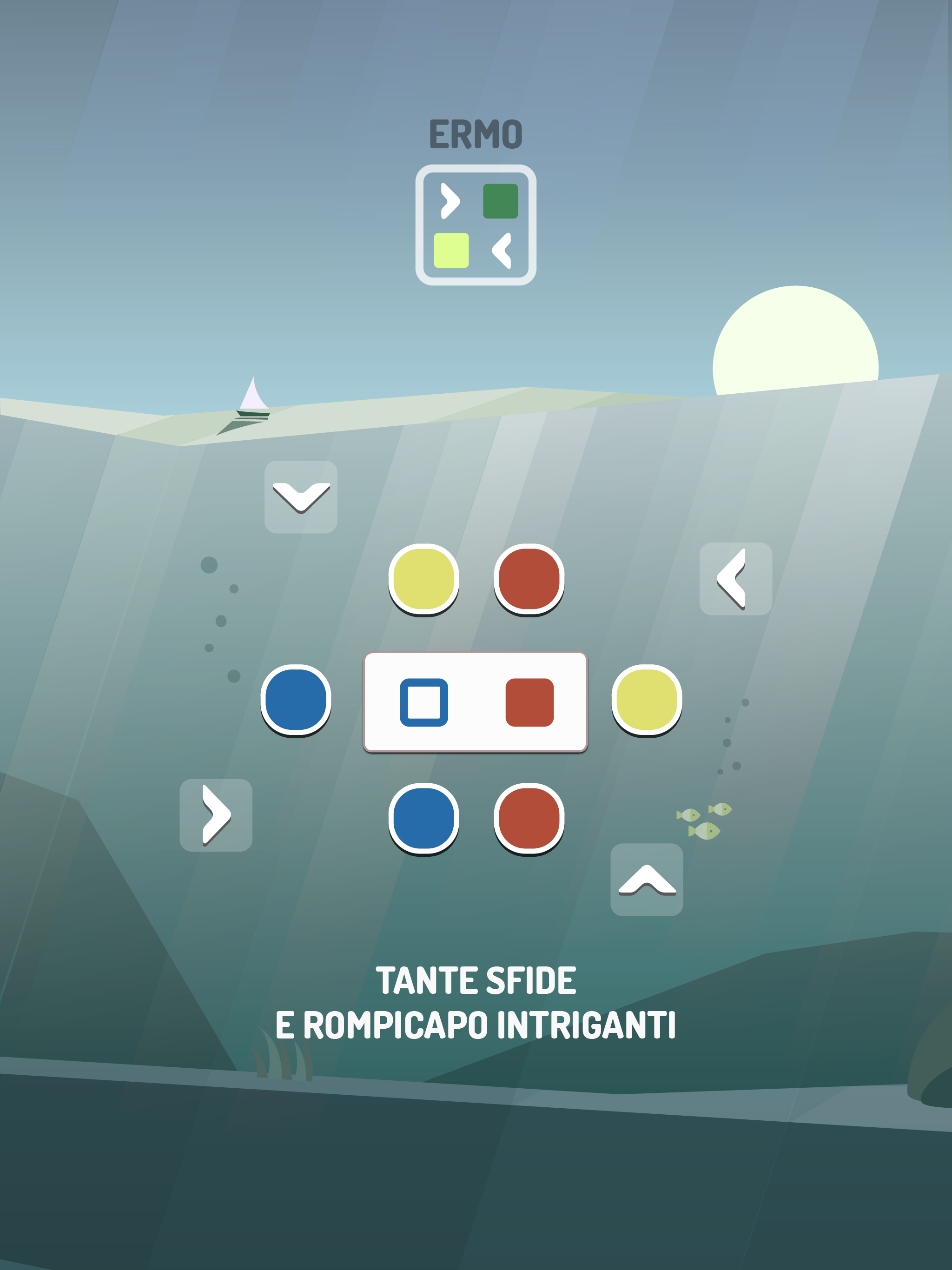Select the red filled square in the white panel
952x1270 pixels.
[529, 702]
